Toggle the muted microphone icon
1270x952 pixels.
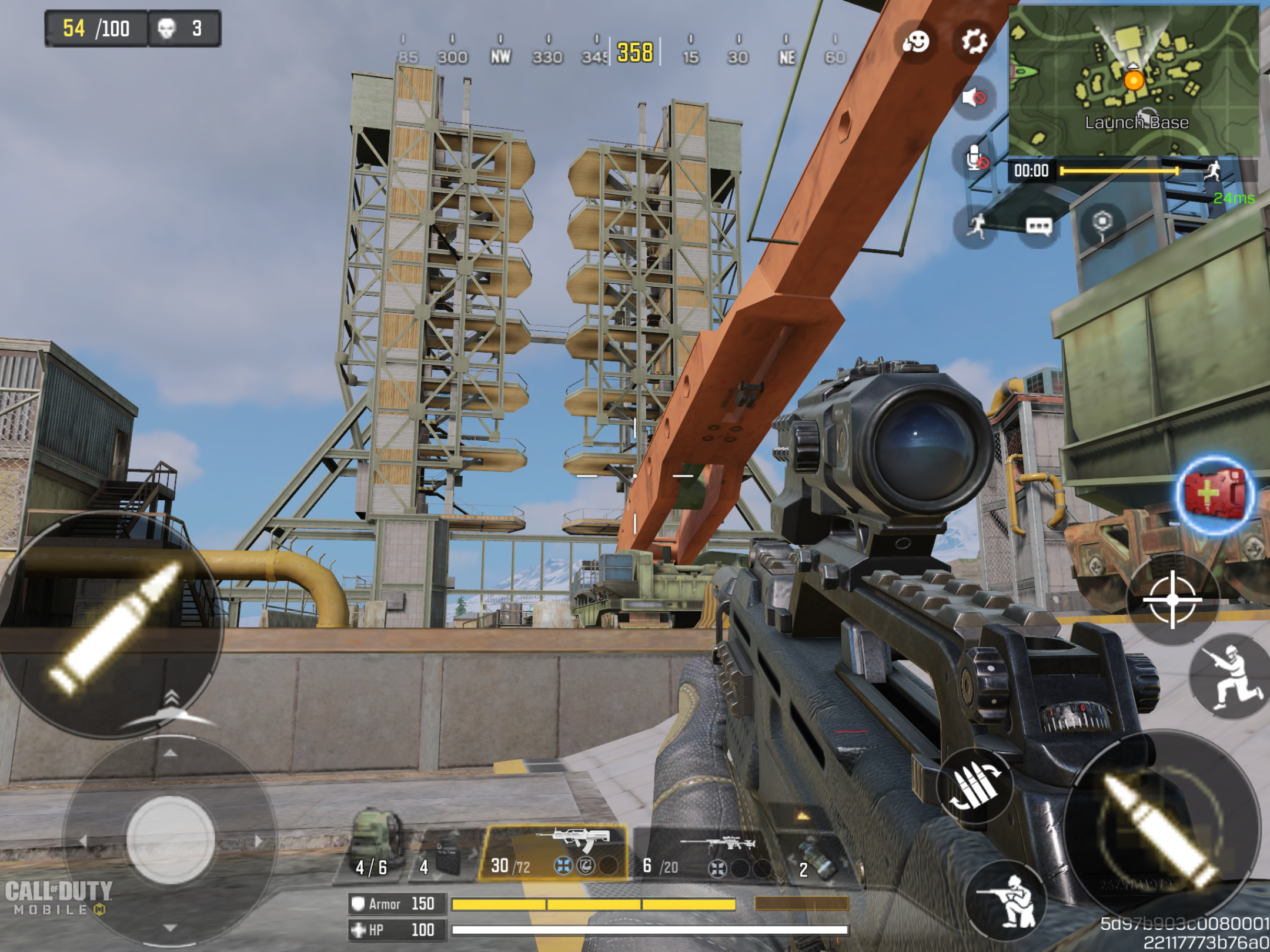click(974, 158)
